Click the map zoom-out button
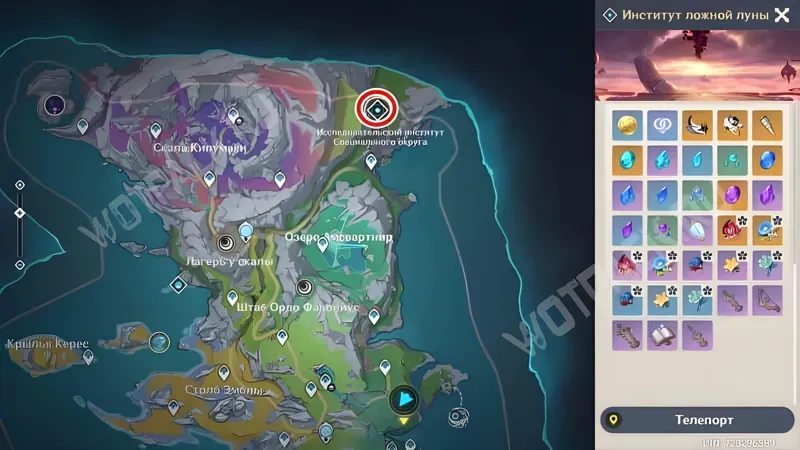 [x=19, y=264]
